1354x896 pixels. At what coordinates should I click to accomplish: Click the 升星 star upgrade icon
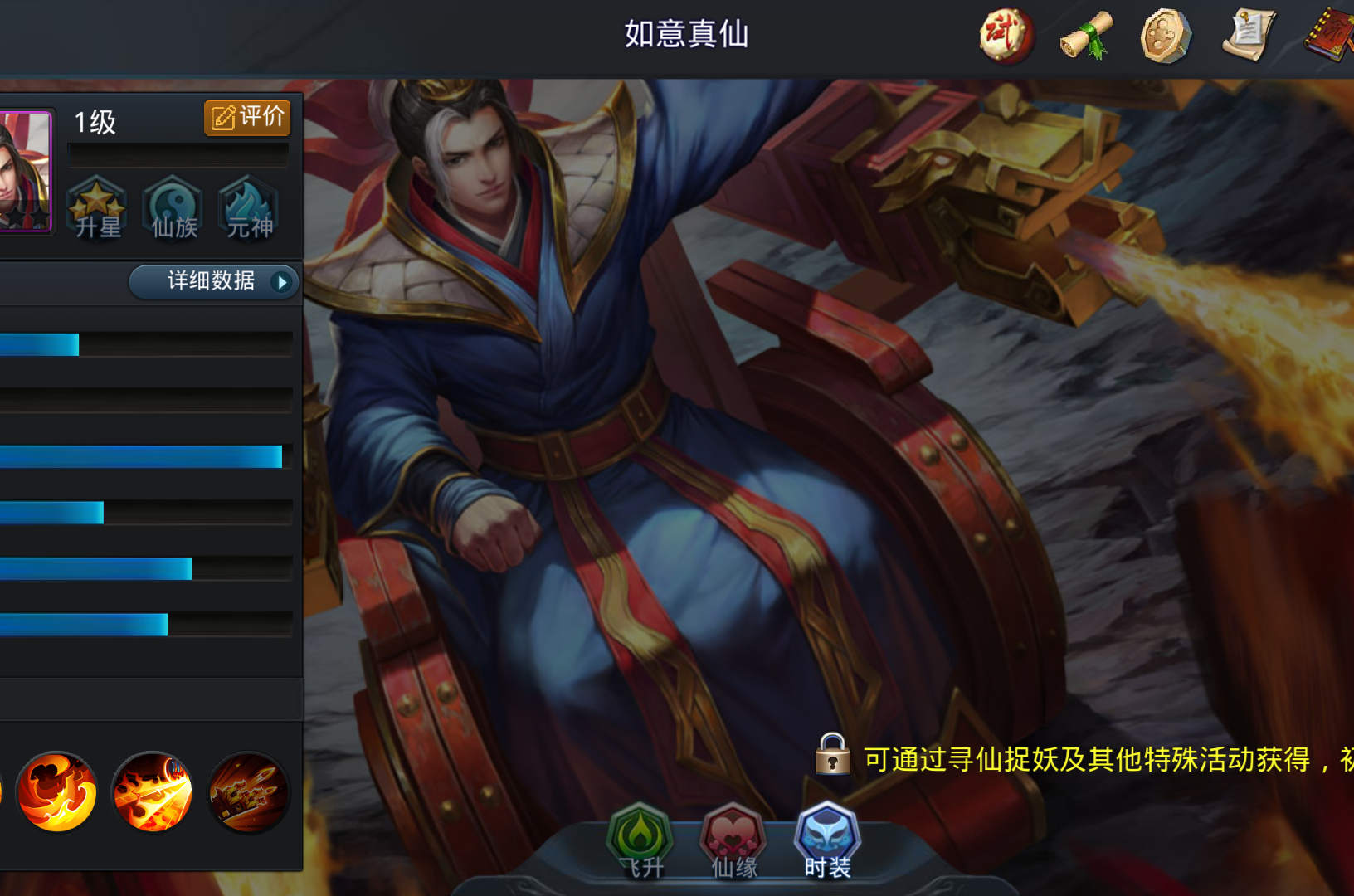pyautogui.click(x=96, y=207)
